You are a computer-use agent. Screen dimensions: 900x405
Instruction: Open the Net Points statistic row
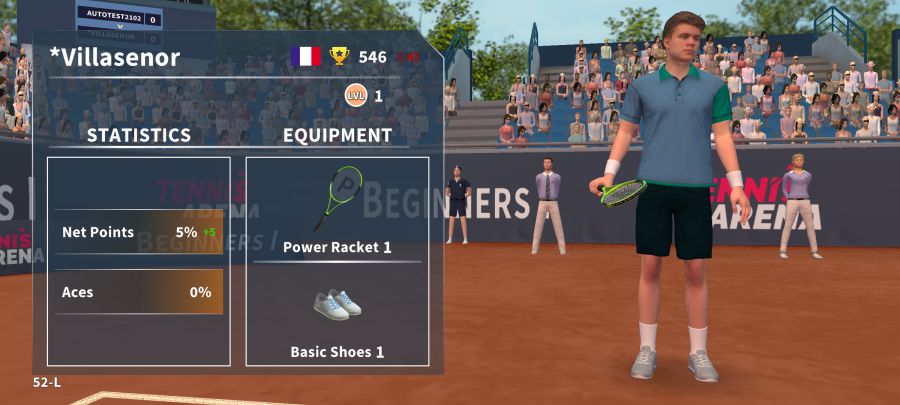[138, 232]
